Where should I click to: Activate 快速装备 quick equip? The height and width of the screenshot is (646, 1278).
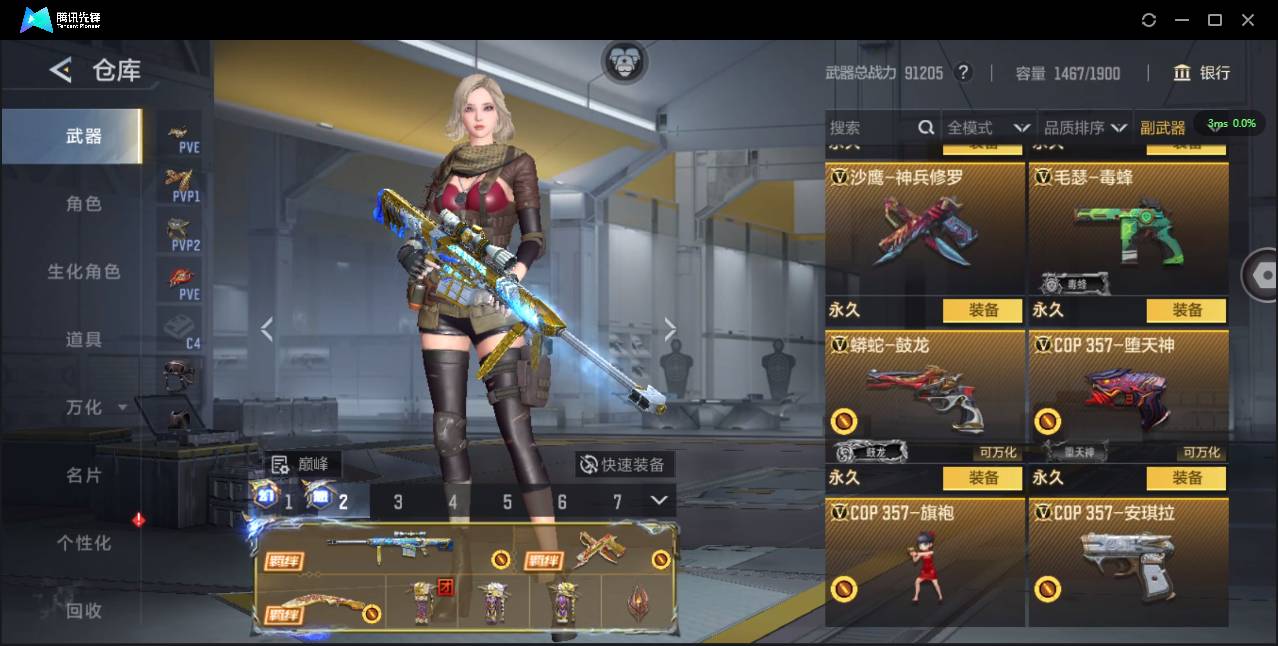click(x=625, y=465)
